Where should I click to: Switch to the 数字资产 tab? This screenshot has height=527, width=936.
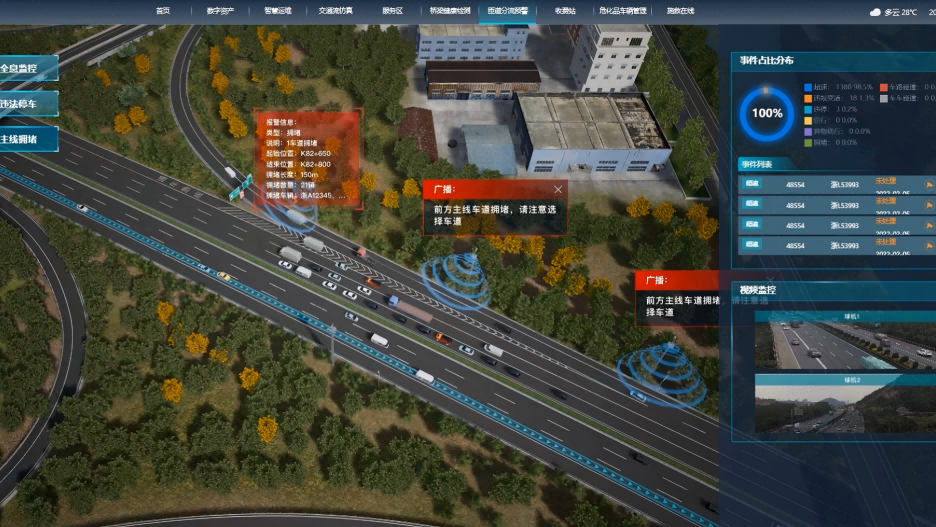coord(220,10)
